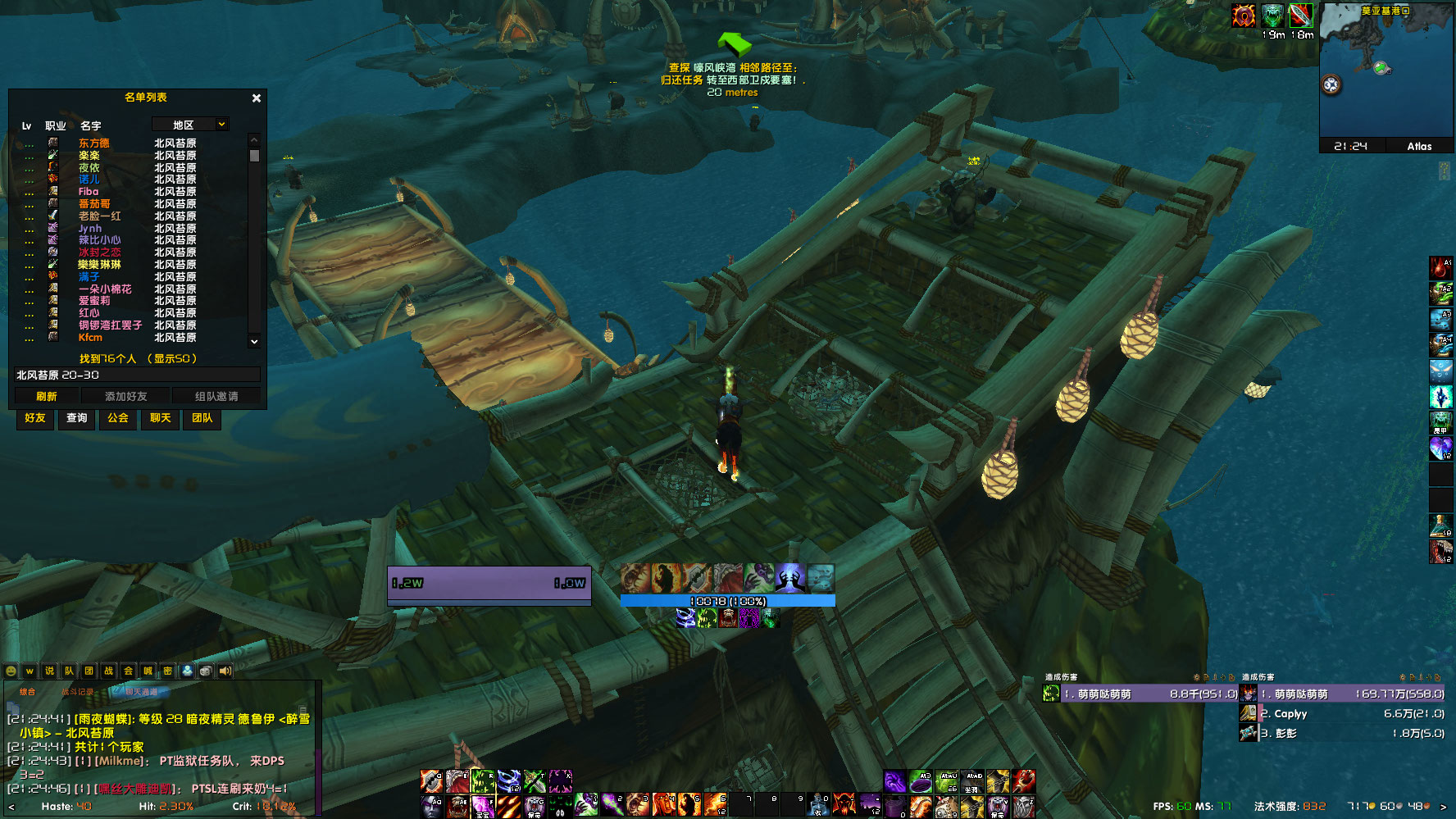Click 萌萌哒萌萌's portrait icon in the damage meter
Screen dimensions: 1456x819
click(x=1050, y=693)
